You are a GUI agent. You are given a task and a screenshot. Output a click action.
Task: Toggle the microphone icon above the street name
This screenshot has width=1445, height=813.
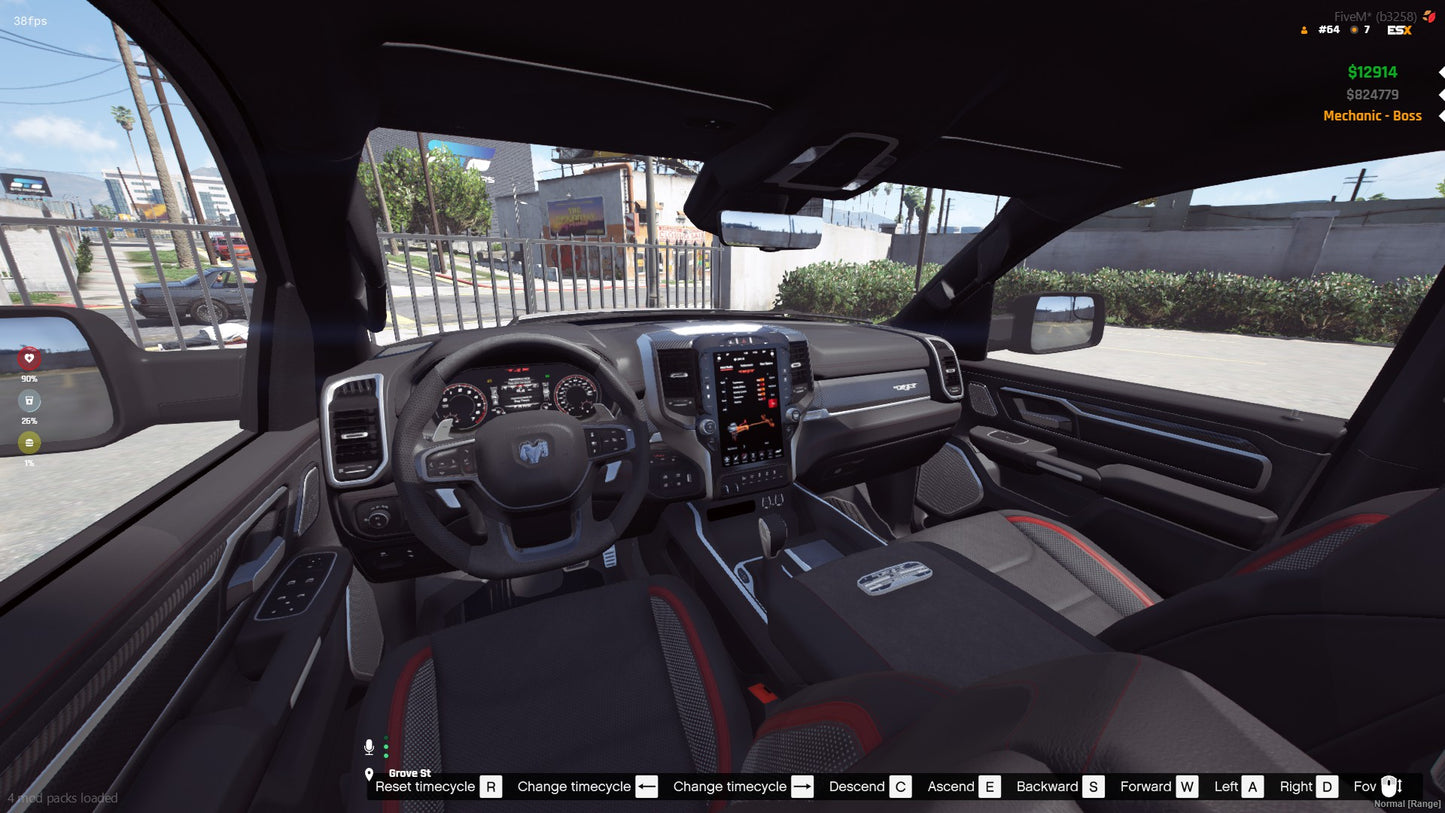pyautogui.click(x=369, y=746)
